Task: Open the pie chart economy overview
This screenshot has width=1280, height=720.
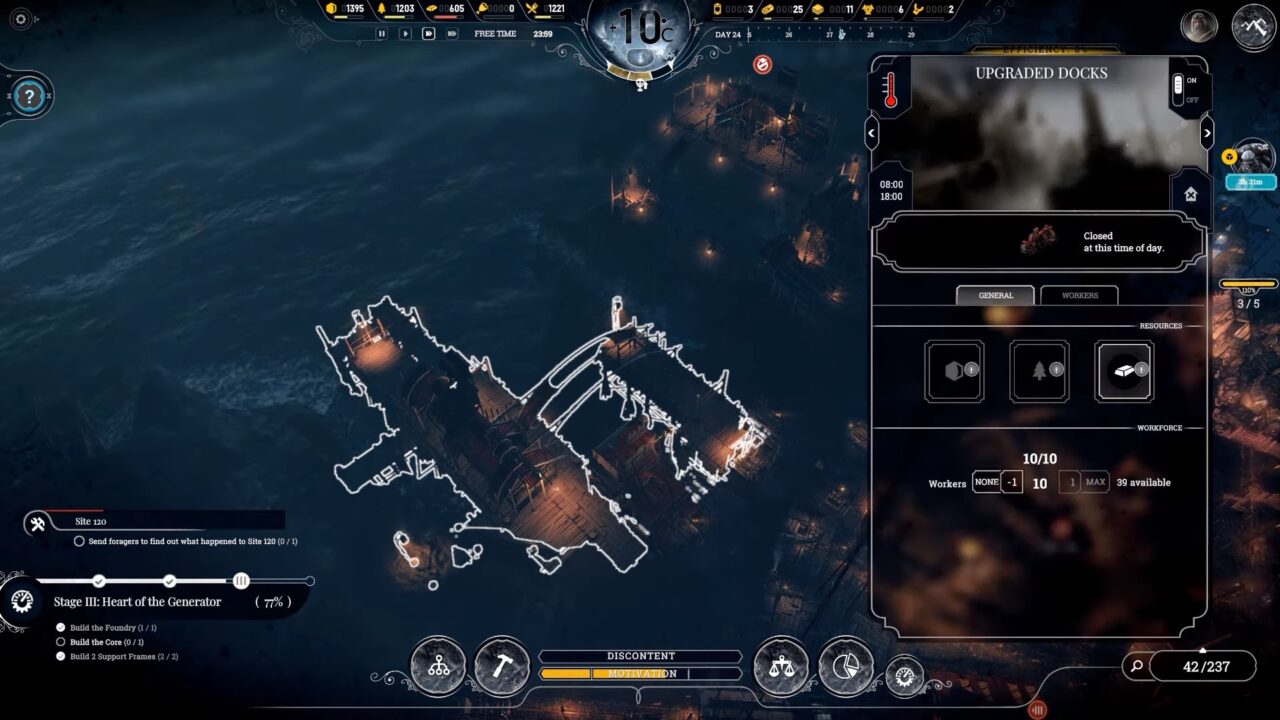Action: tap(845, 666)
